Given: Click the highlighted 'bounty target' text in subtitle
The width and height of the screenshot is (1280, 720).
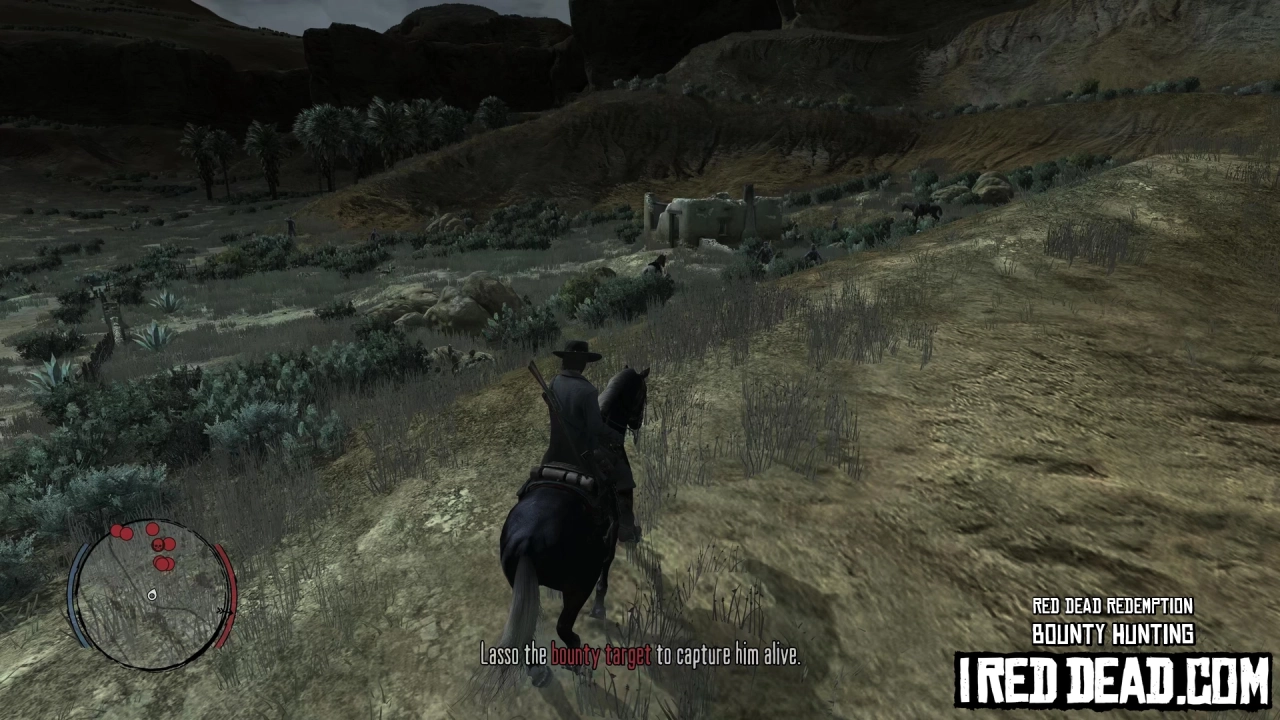Looking at the screenshot, I should [600, 656].
